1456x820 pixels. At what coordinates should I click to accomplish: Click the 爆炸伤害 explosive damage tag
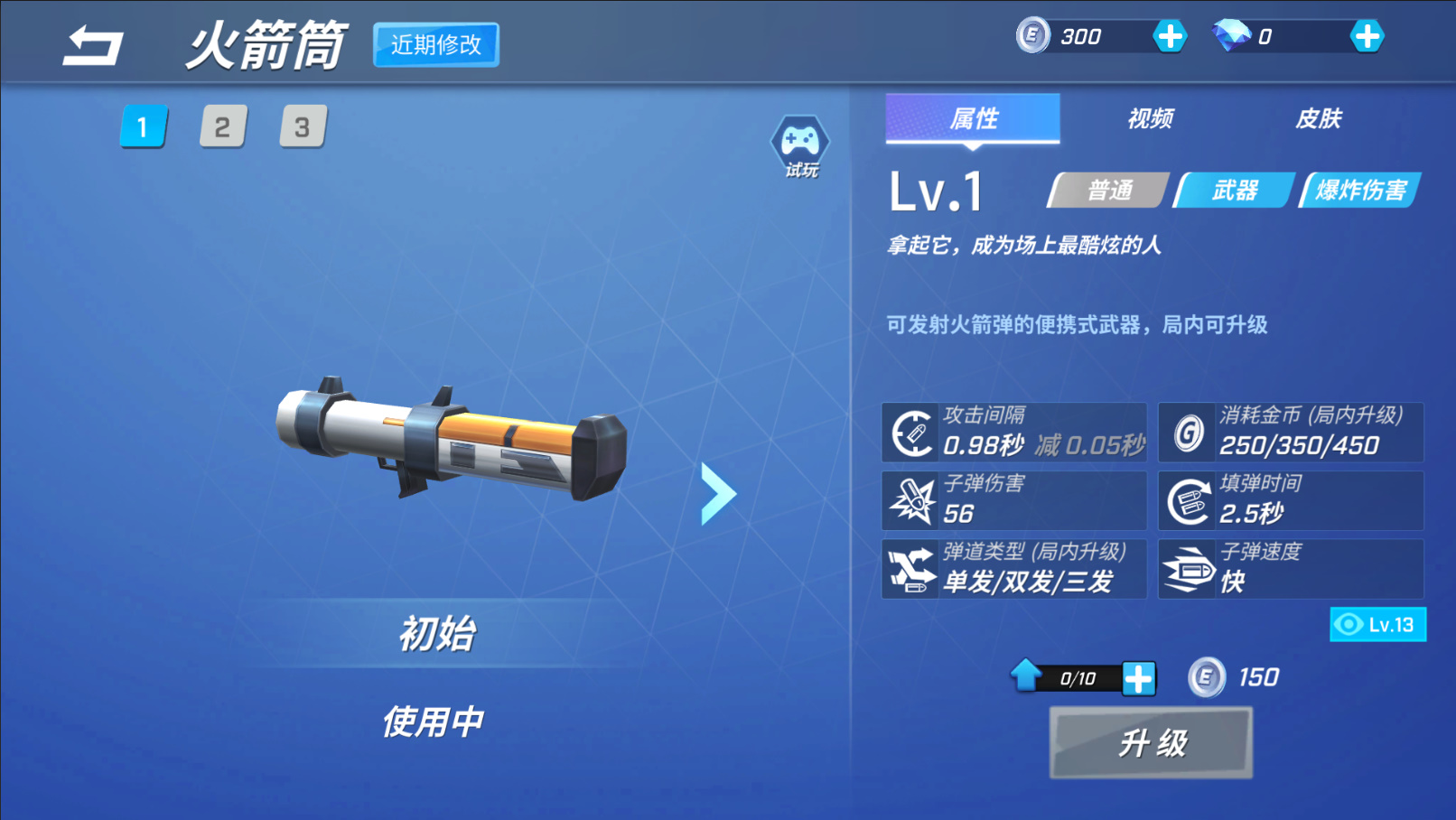tap(1360, 191)
